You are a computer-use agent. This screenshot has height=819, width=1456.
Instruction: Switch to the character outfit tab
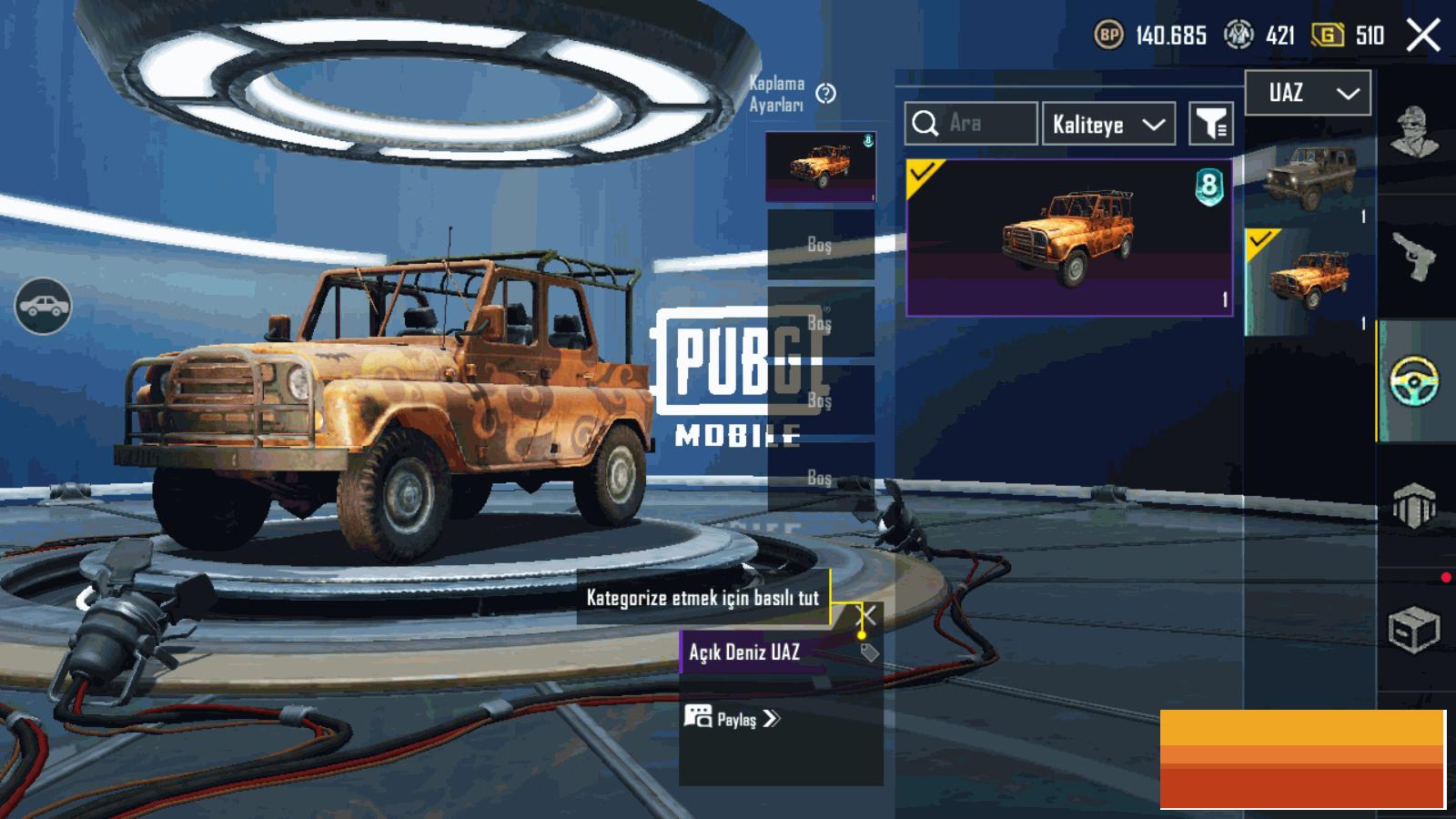coord(1415,132)
